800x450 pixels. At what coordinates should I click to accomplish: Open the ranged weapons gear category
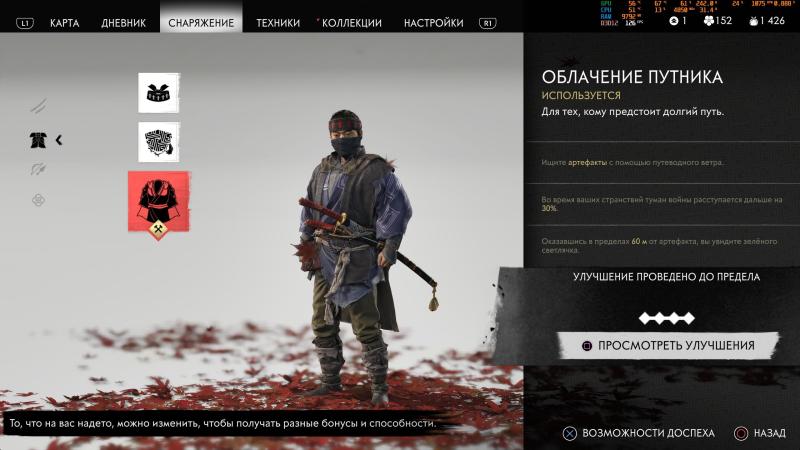pyautogui.click(x=38, y=170)
